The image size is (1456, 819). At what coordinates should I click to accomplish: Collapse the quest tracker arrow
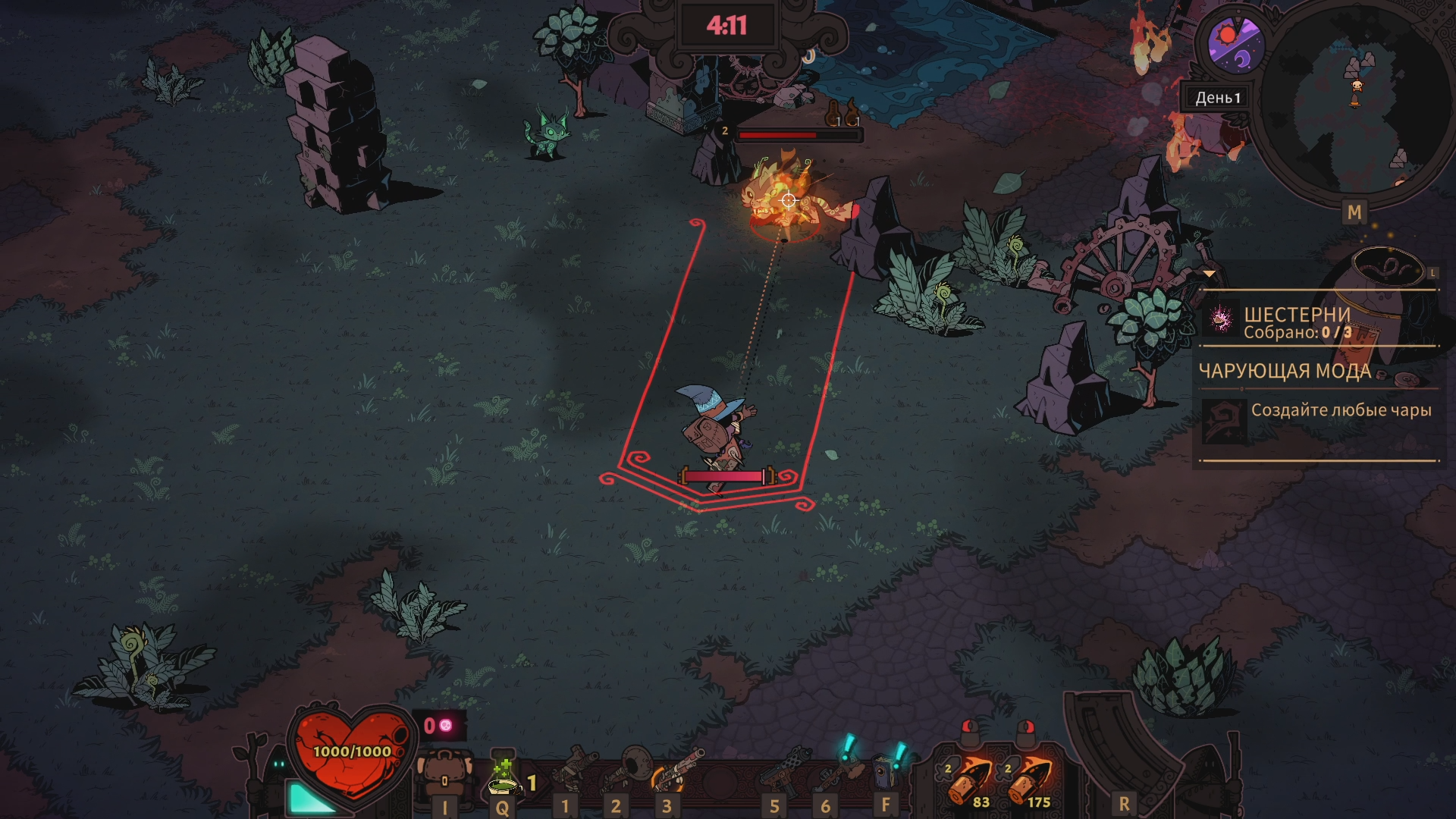[x=1210, y=274]
